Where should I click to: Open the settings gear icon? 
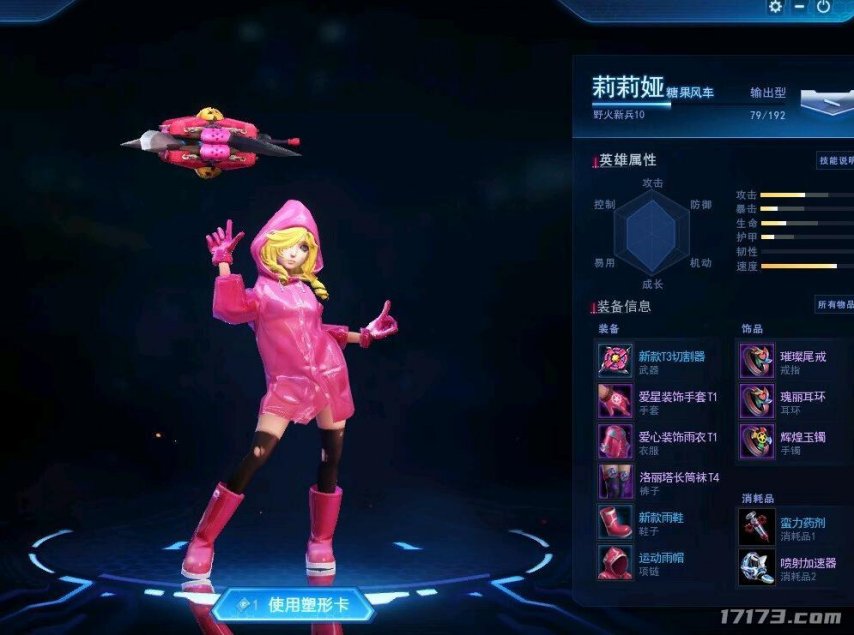pos(775,7)
